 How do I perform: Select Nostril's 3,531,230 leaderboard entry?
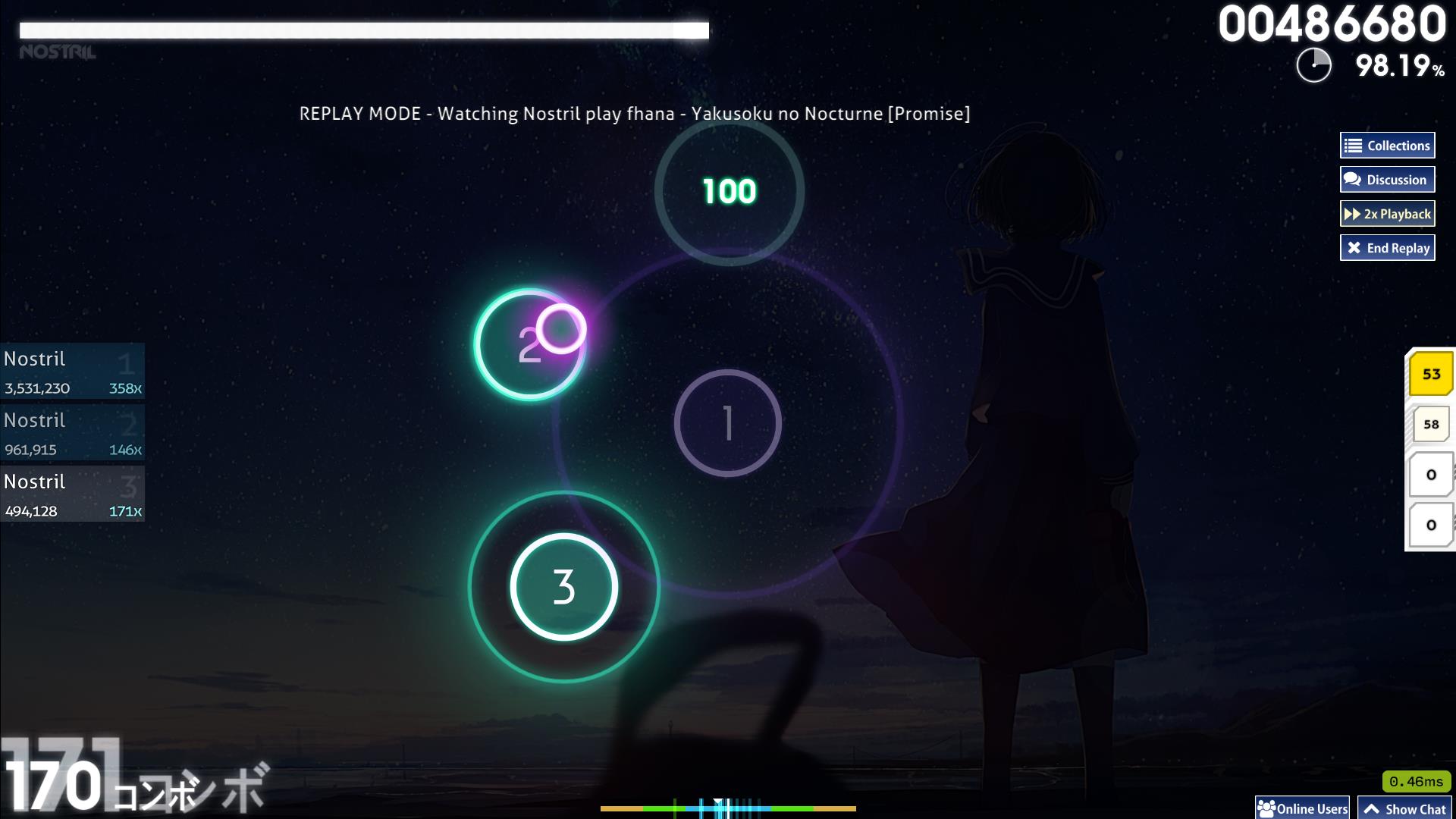coord(72,372)
